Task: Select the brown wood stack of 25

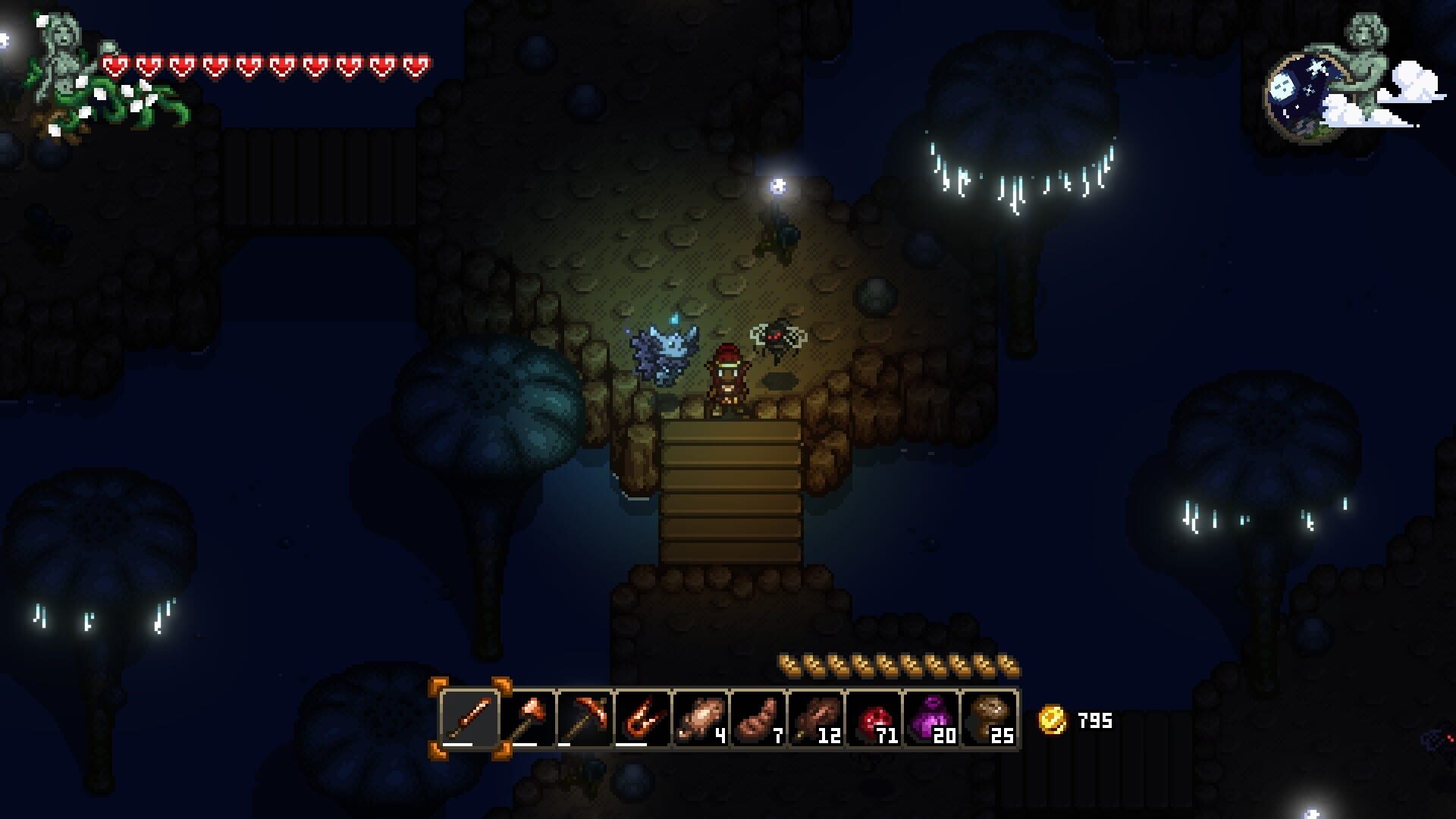Action: 989,718
